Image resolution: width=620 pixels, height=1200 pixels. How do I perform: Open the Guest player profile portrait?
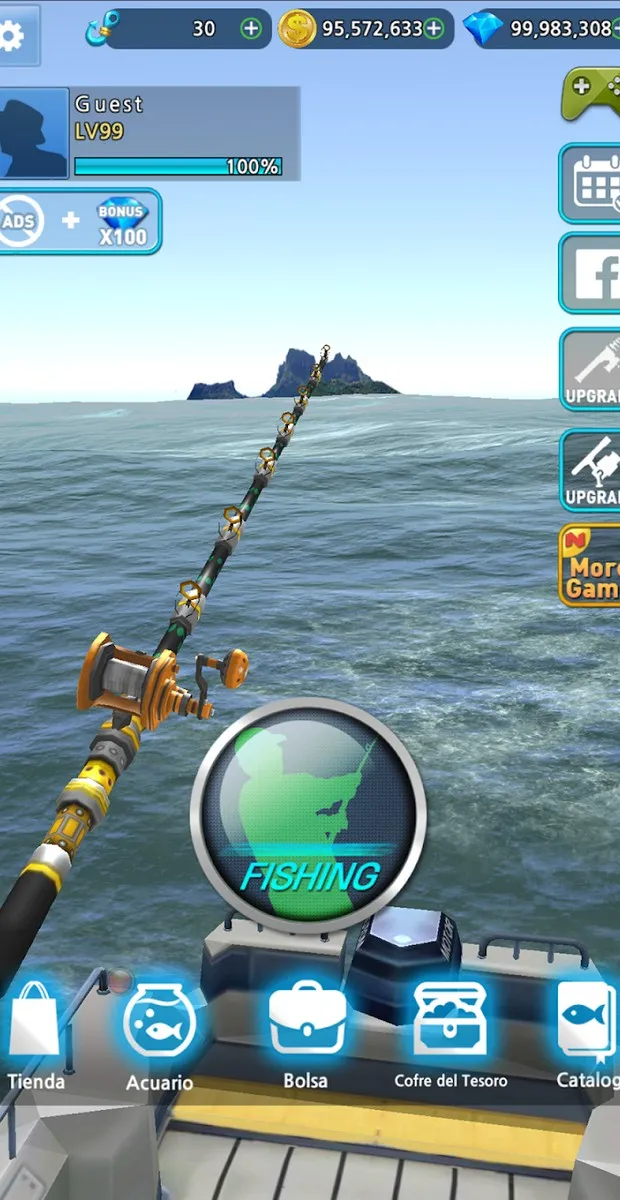click(x=33, y=133)
